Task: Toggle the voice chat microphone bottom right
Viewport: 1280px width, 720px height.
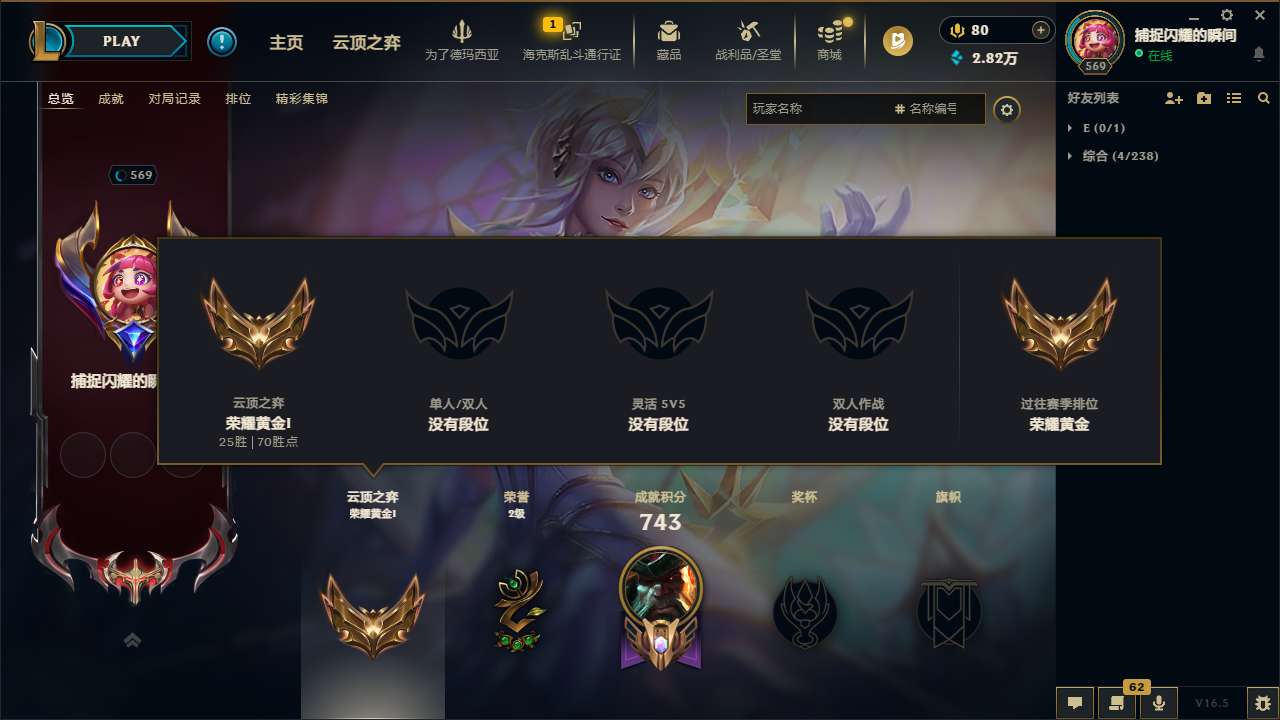Action: click(x=1158, y=703)
